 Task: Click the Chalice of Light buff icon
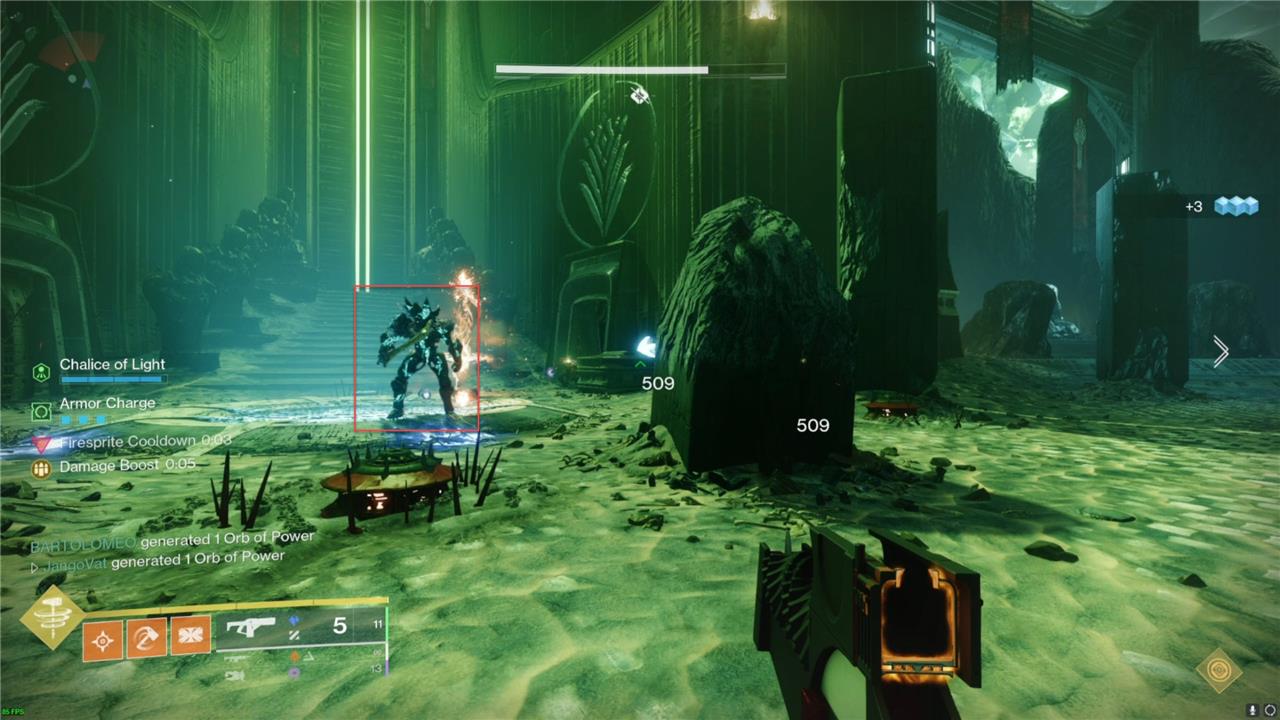click(x=41, y=372)
